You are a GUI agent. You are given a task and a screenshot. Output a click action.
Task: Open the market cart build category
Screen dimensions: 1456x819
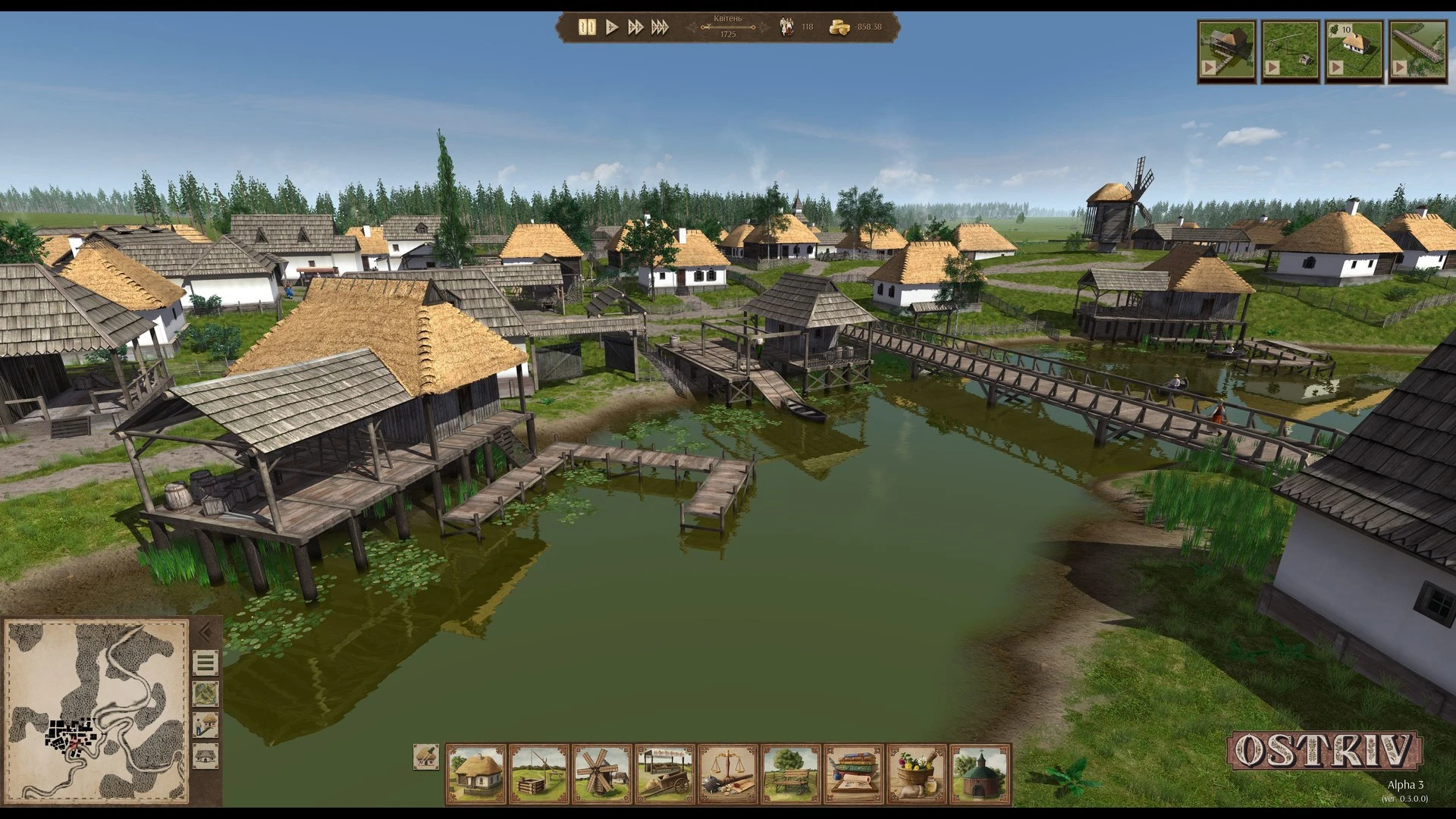pos(665,773)
